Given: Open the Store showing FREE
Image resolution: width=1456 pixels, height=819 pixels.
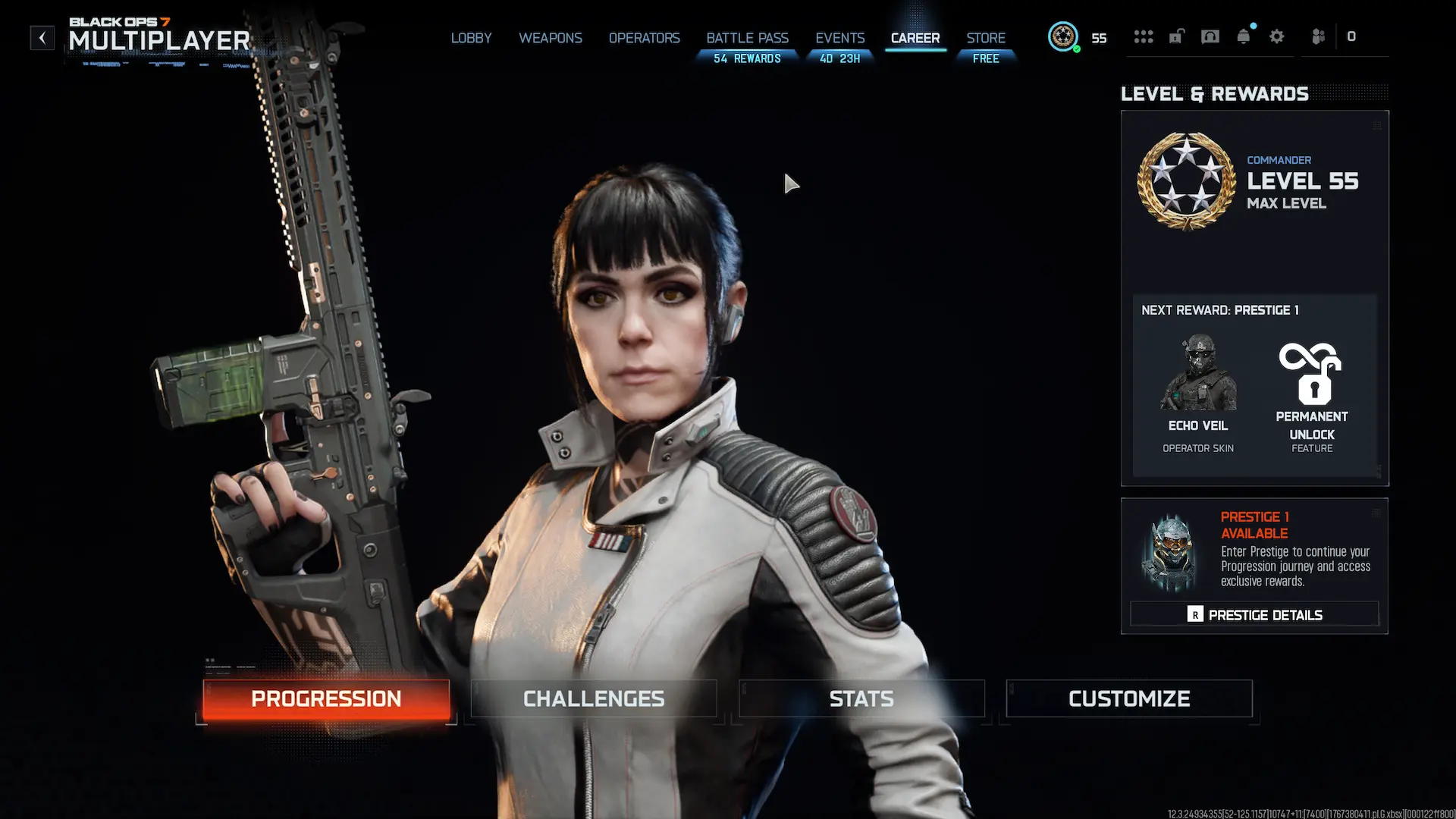Looking at the screenshot, I should coord(985,47).
